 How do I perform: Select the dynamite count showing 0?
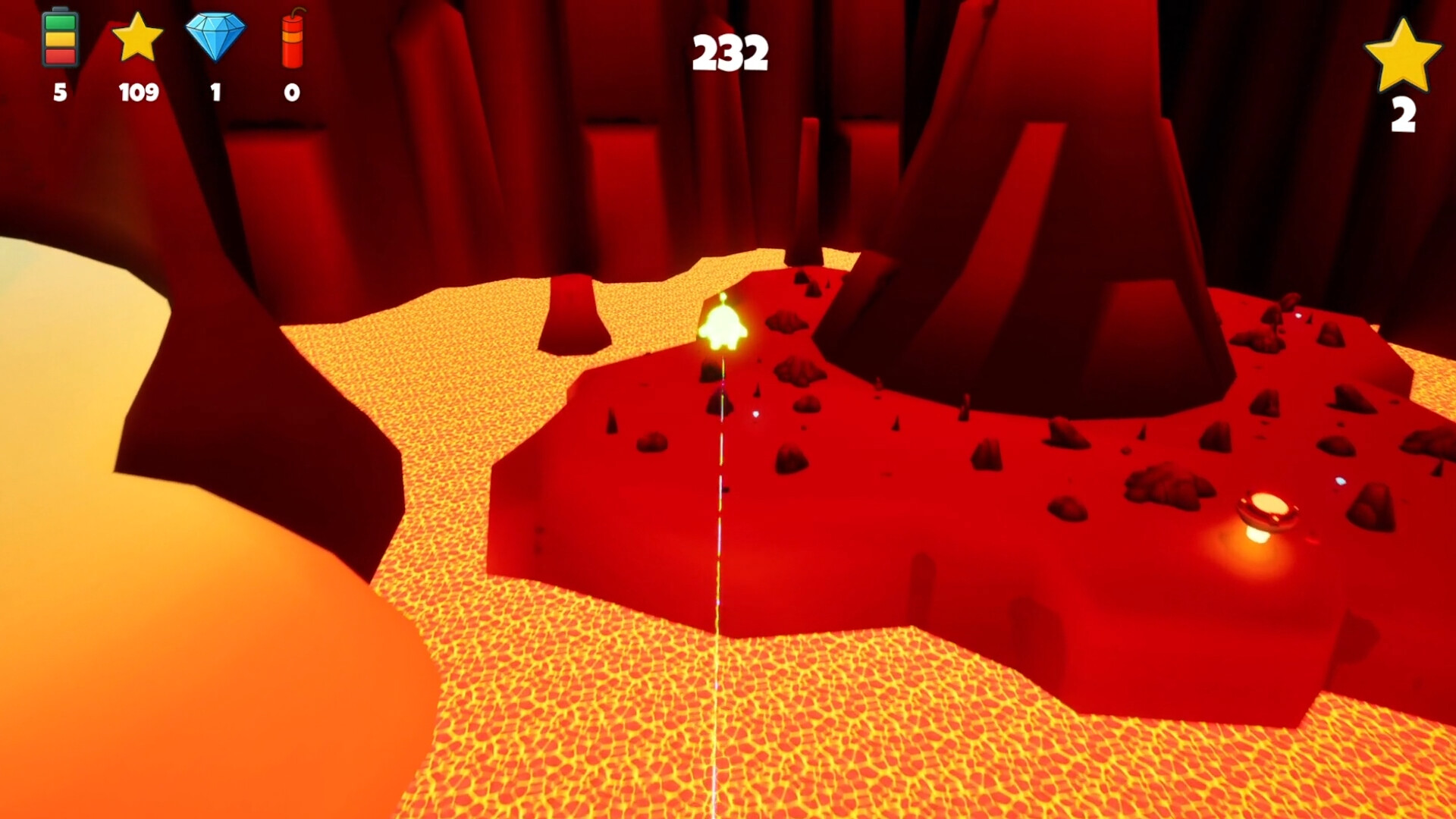290,94
